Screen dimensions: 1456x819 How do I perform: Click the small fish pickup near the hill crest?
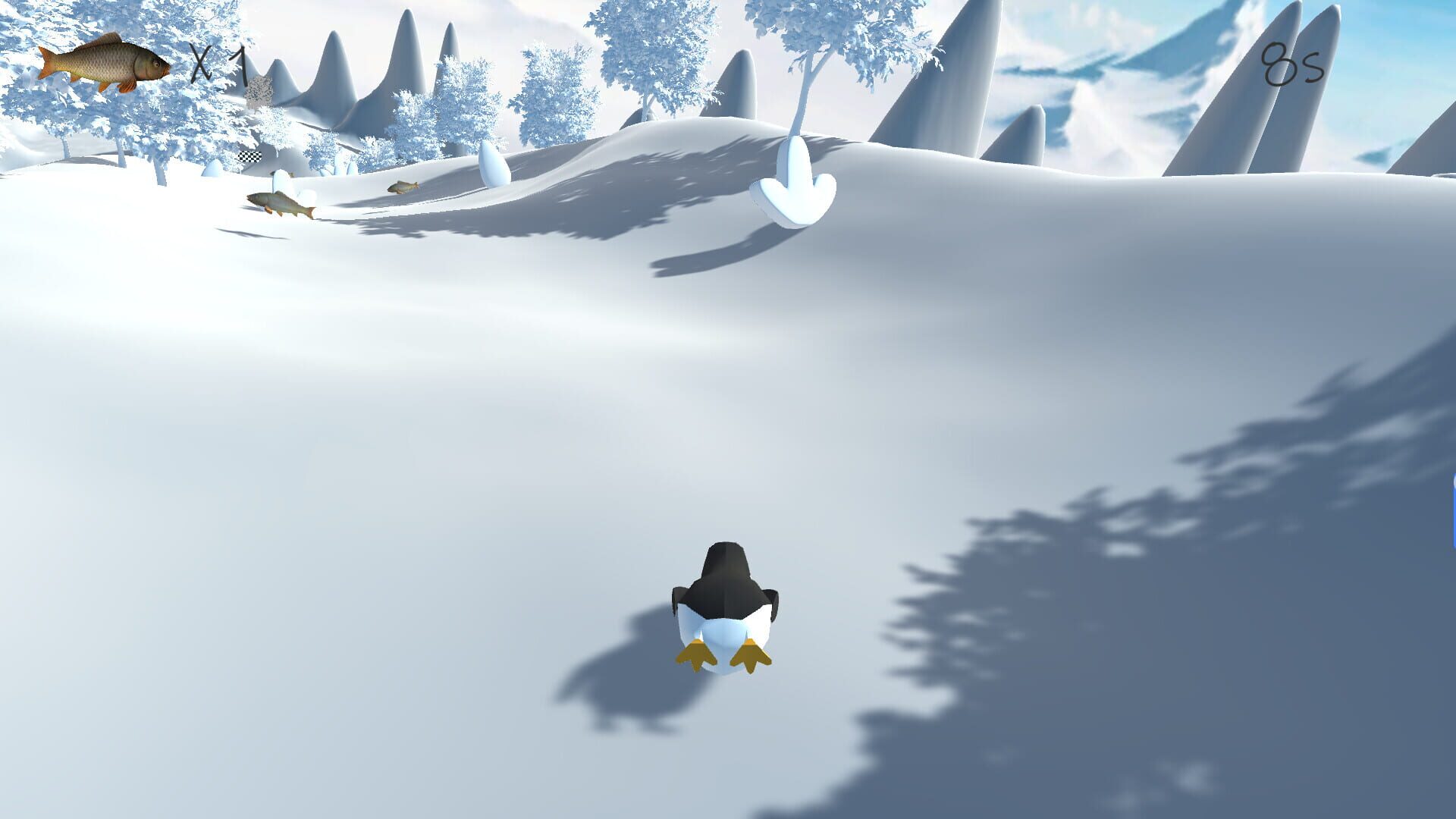tap(403, 187)
